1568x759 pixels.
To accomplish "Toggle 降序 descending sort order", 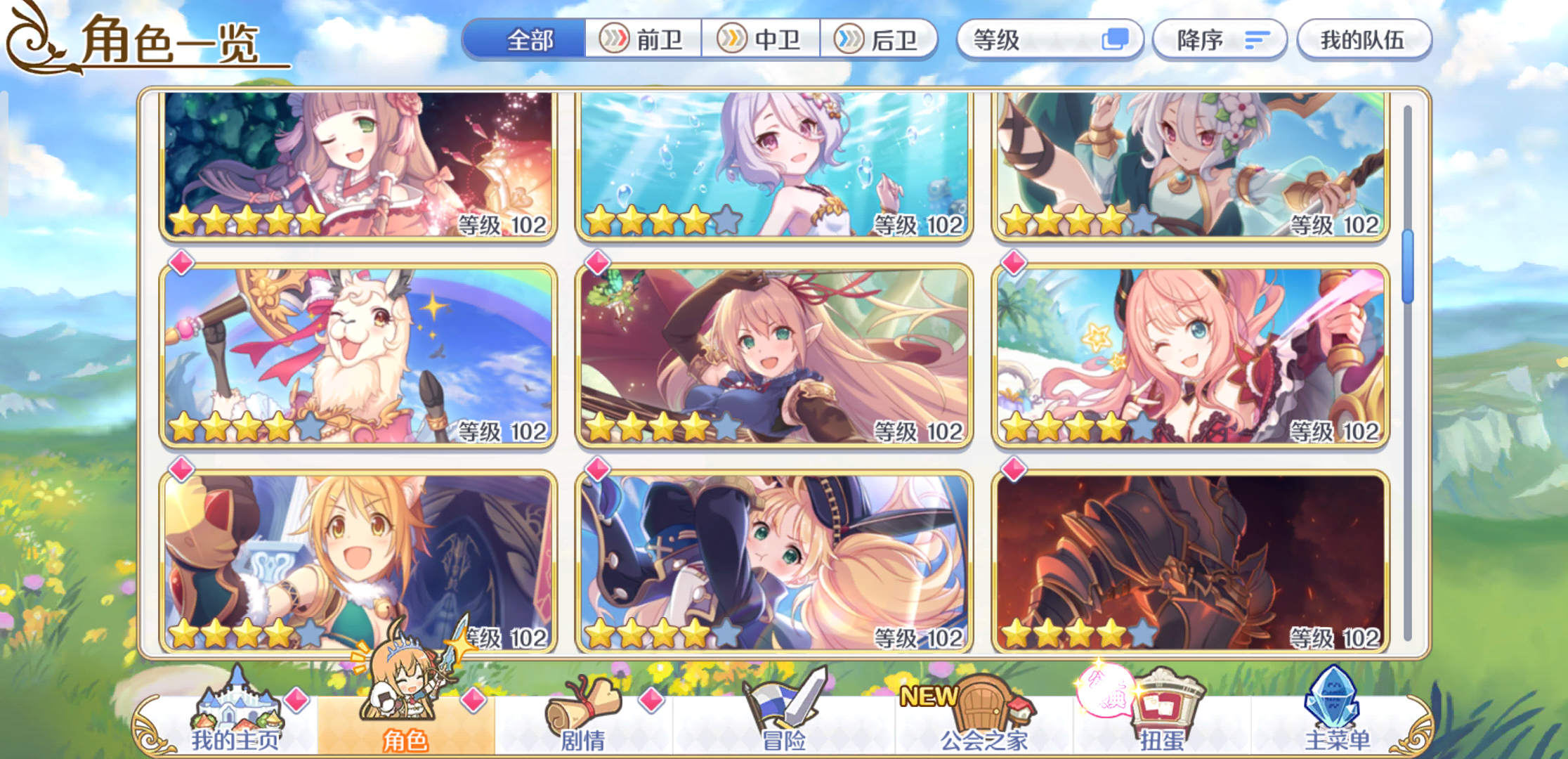I will click(x=1219, y=40).
